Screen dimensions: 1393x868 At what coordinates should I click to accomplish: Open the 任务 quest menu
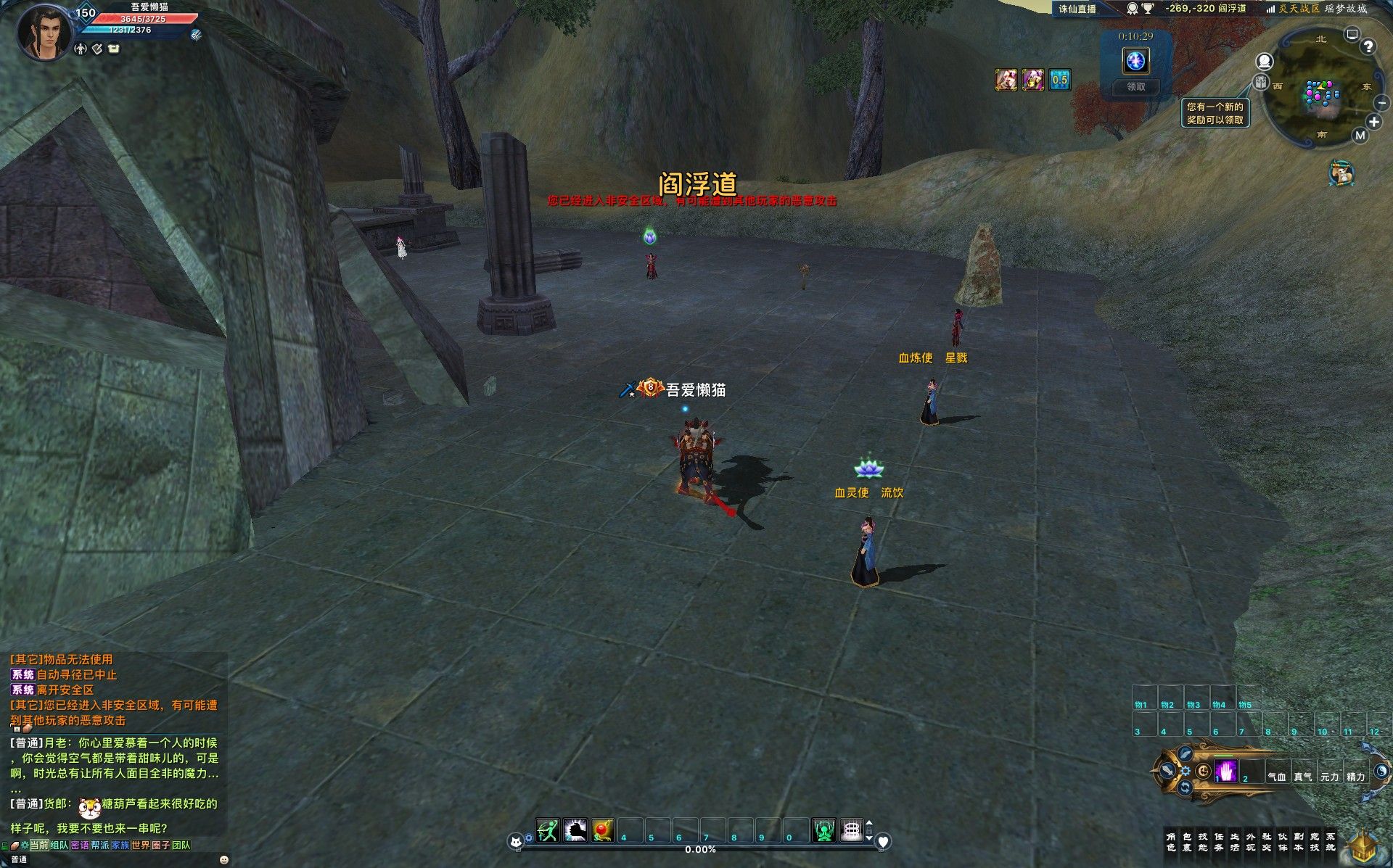[1219, 842]
